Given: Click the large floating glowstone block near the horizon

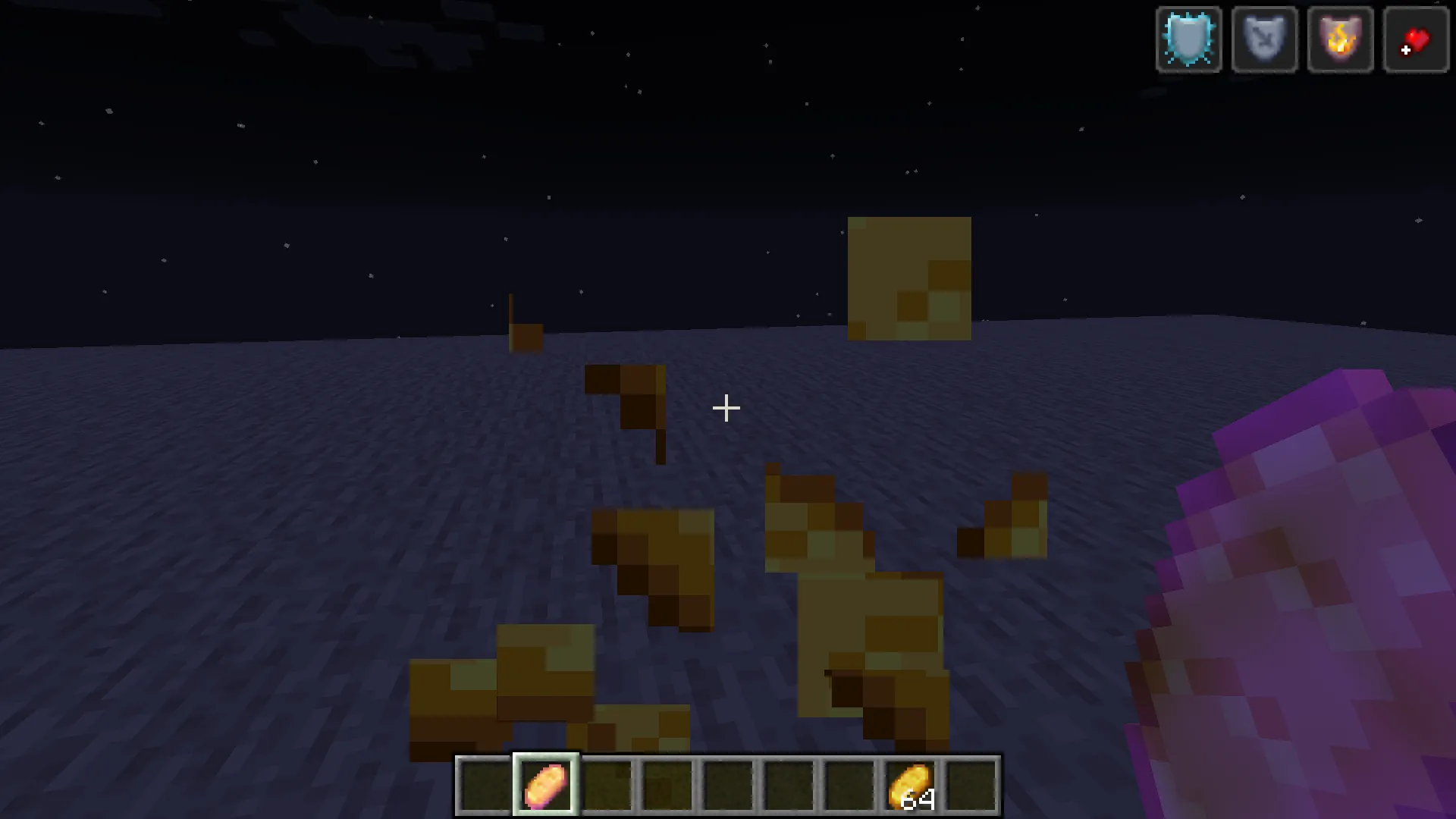Looking at the screenshot, I should (908, 277).
